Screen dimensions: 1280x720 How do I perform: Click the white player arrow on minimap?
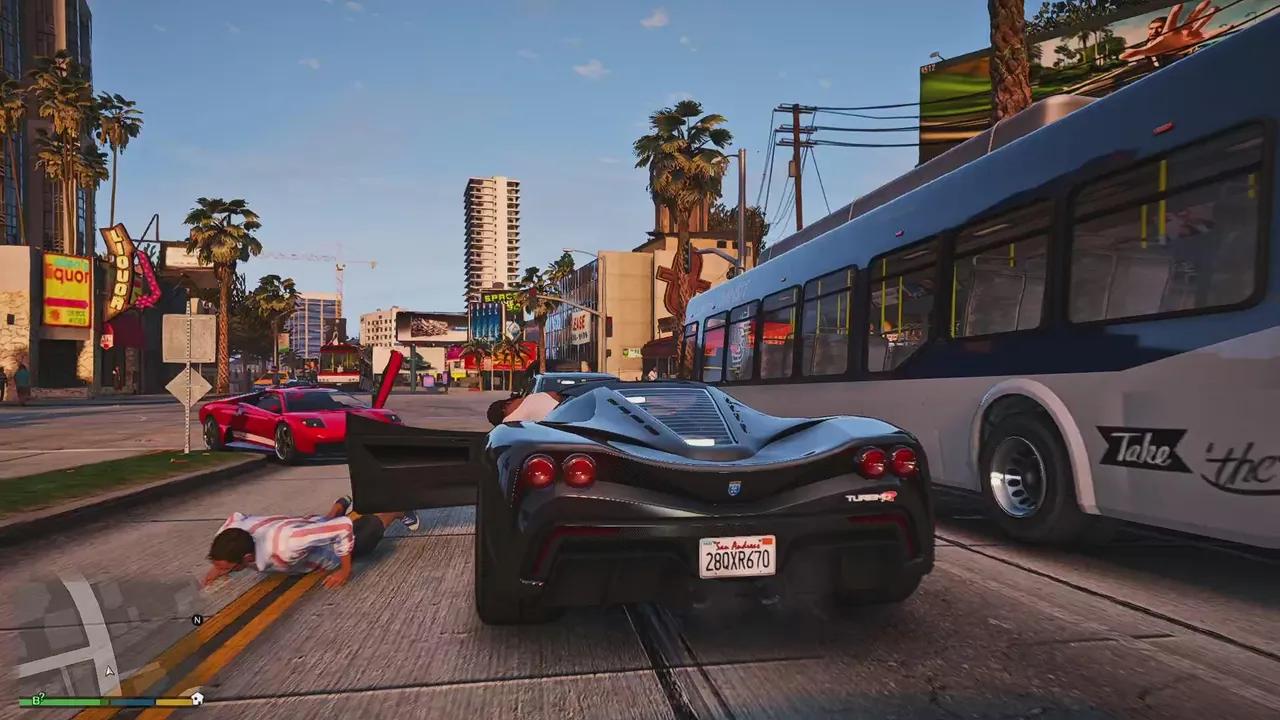click(110, 671)
